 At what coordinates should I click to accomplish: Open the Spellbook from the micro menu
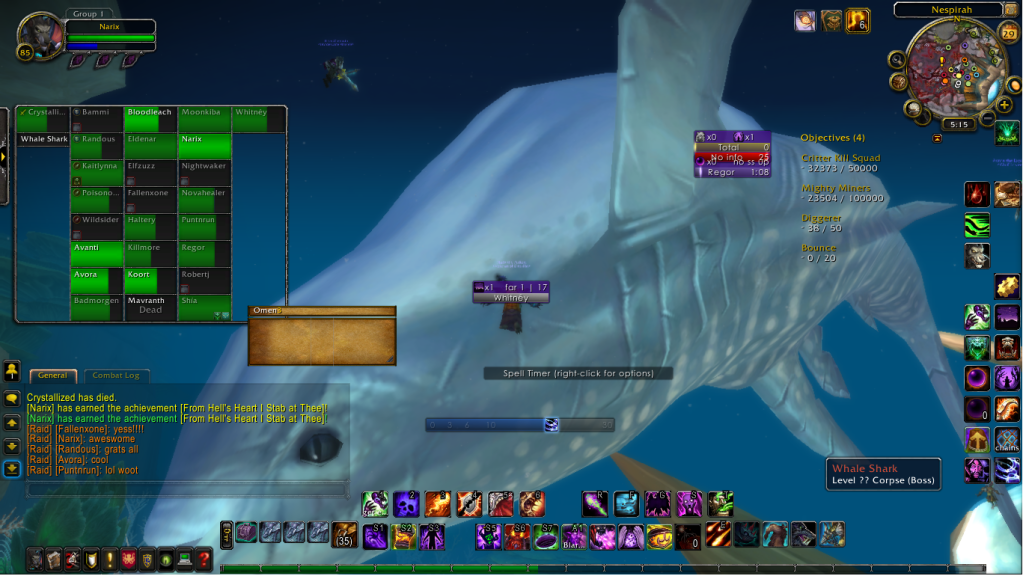click(53, 559)
